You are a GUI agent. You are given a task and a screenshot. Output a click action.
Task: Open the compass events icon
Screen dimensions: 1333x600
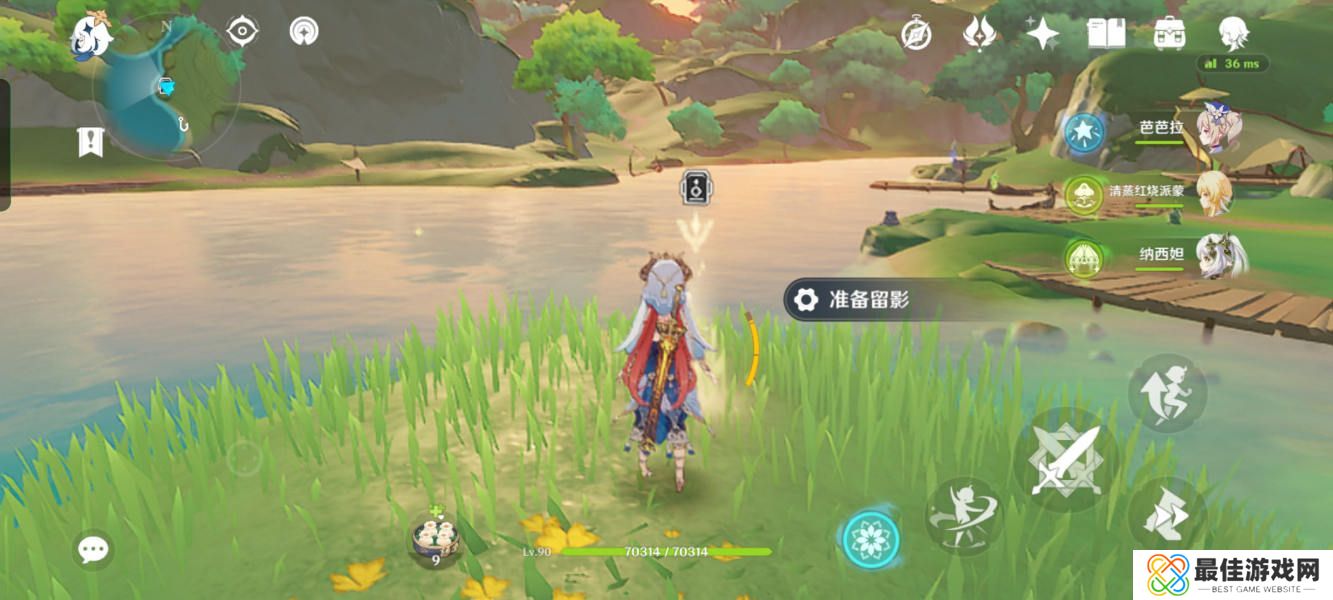(x=916, y=33)
